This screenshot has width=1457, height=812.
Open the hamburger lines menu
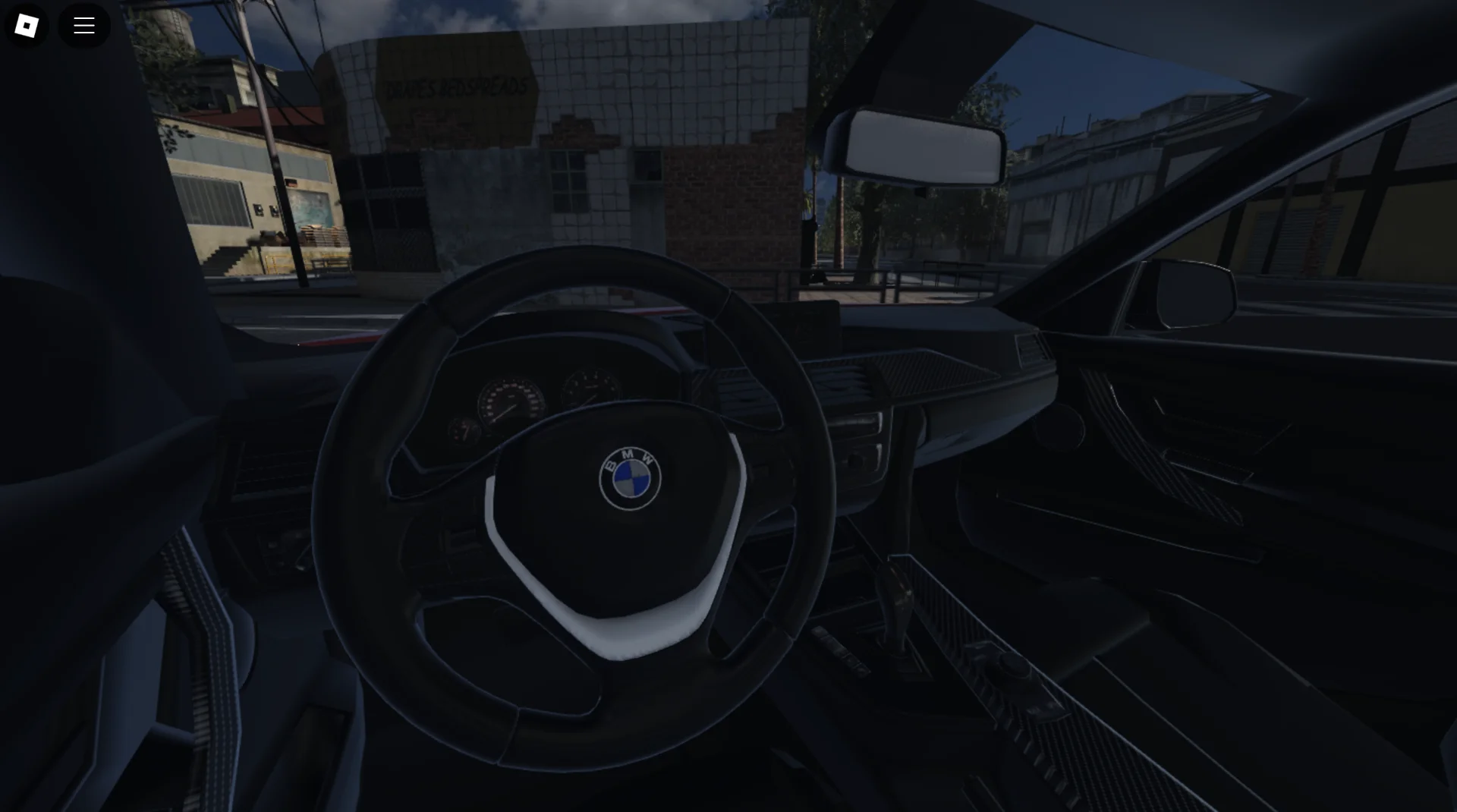tap(84, 25)
